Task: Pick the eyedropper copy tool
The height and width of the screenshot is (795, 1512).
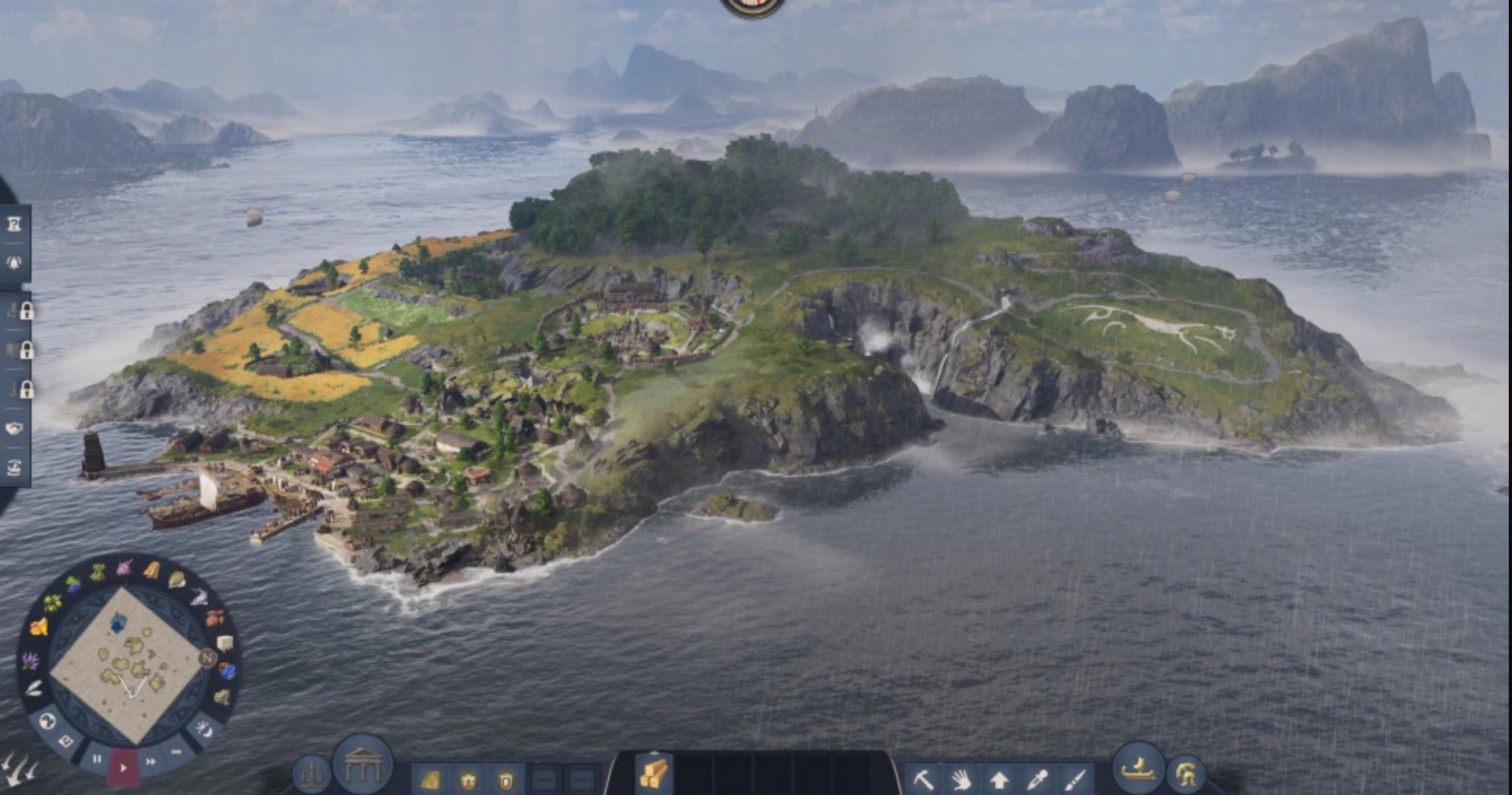Action: [1037, 779]
